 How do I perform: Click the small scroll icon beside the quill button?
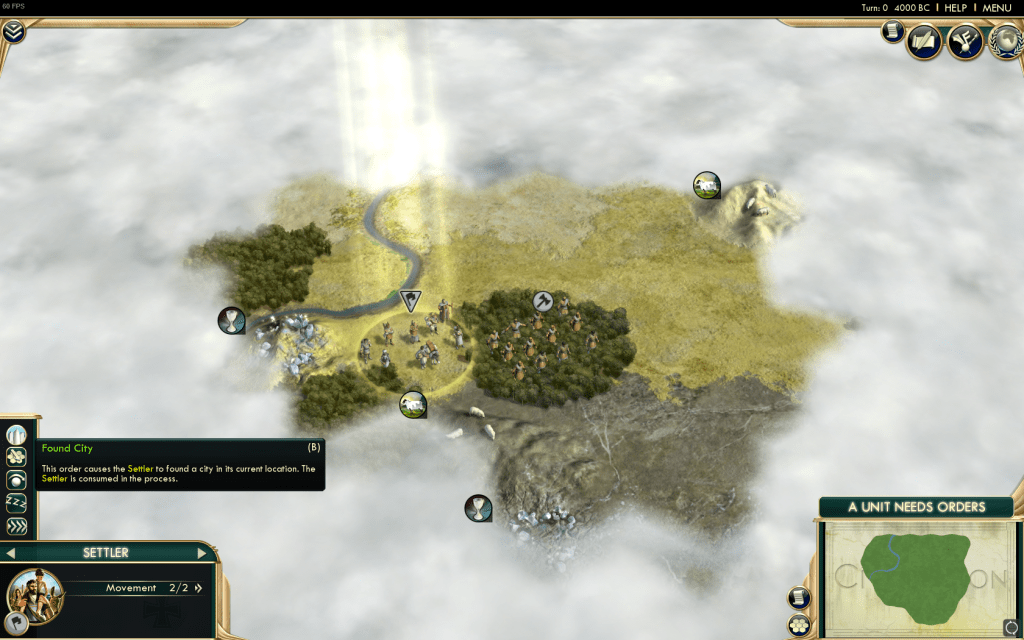(892, 32)
